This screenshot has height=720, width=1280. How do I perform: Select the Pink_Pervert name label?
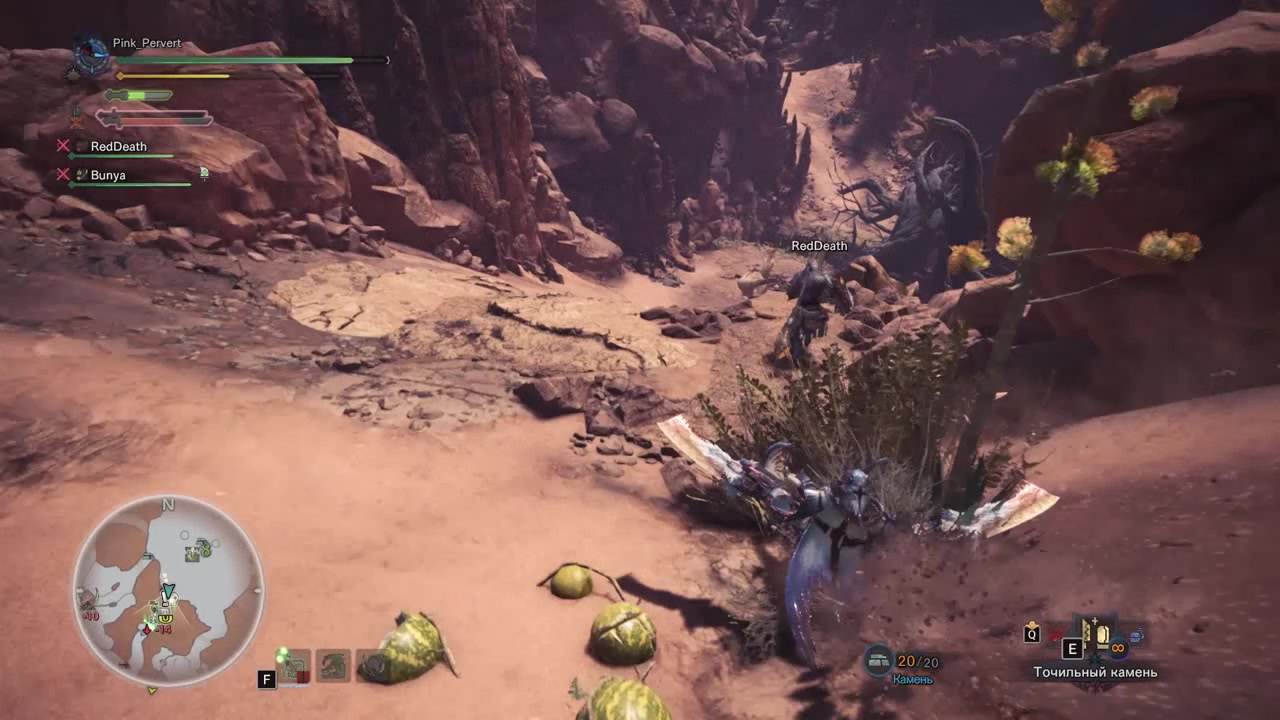(x=146, y=43)
